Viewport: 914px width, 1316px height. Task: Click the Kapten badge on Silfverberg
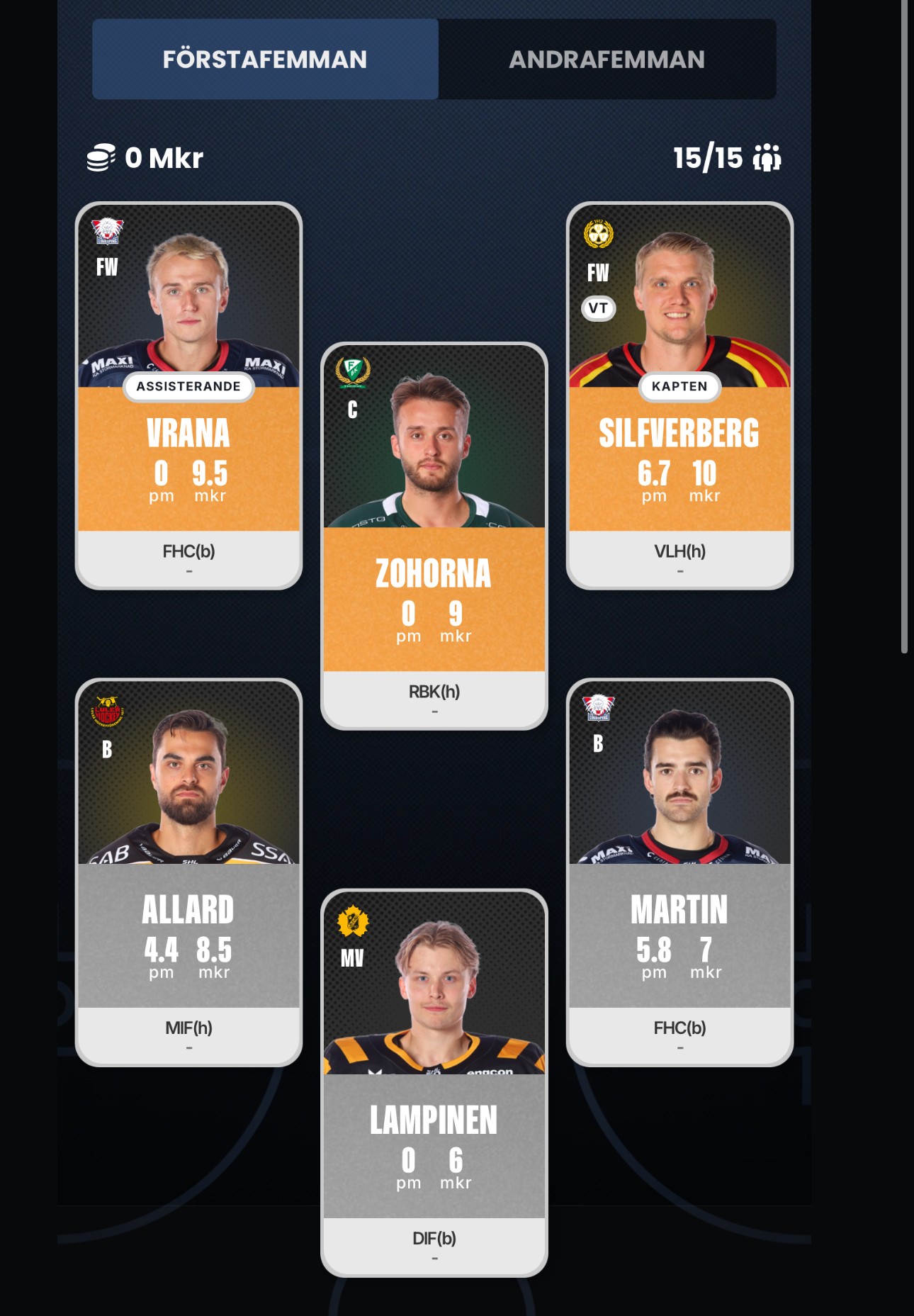click(679, 386)
